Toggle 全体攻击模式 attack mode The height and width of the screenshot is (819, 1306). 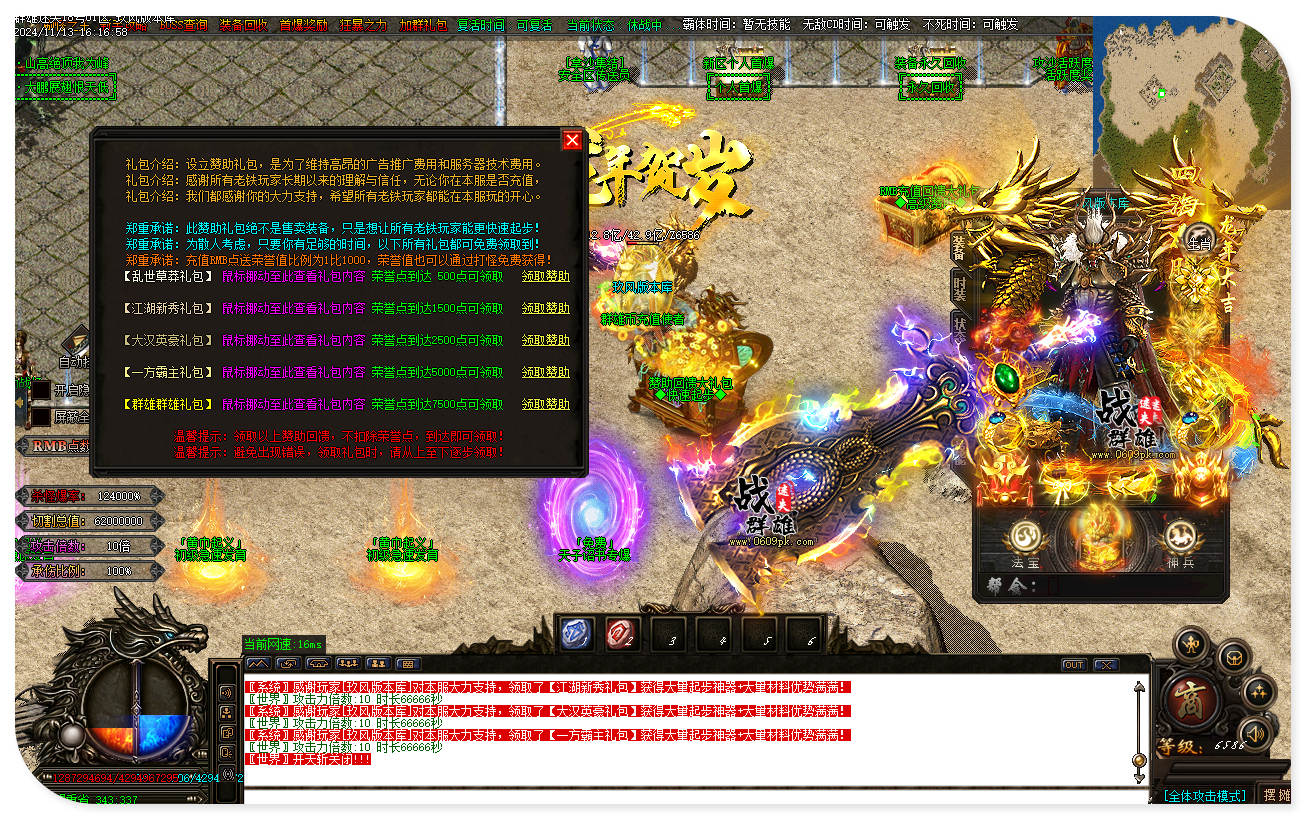pos(1204,796)
